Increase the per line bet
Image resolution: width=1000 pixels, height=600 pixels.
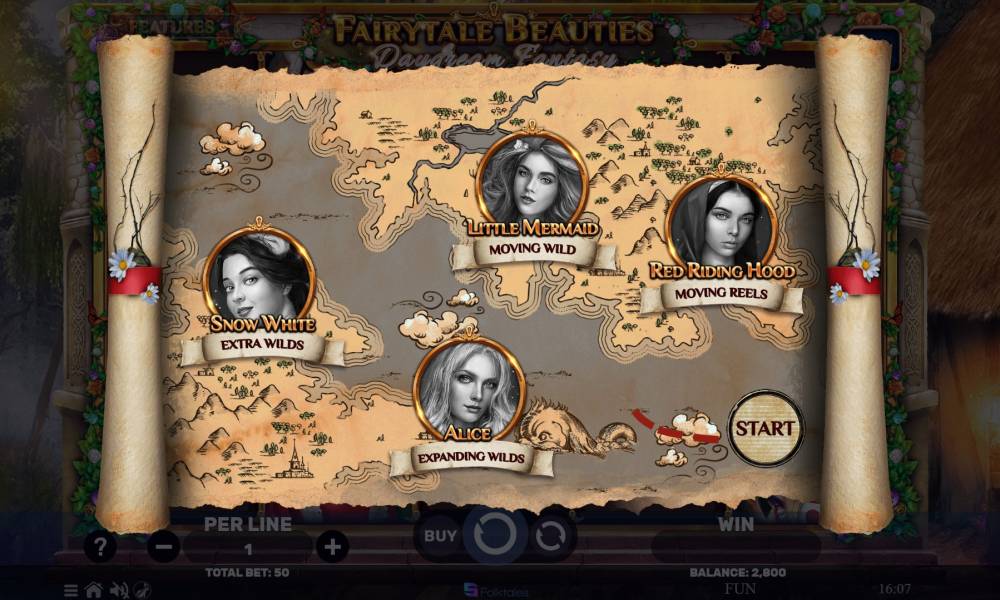(332, 547)
